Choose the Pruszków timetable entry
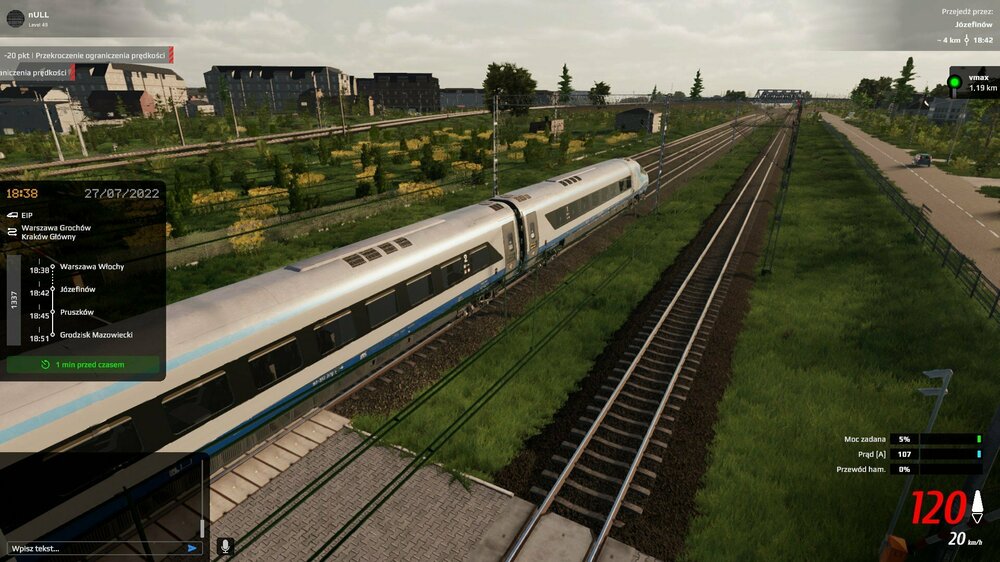 76,312
